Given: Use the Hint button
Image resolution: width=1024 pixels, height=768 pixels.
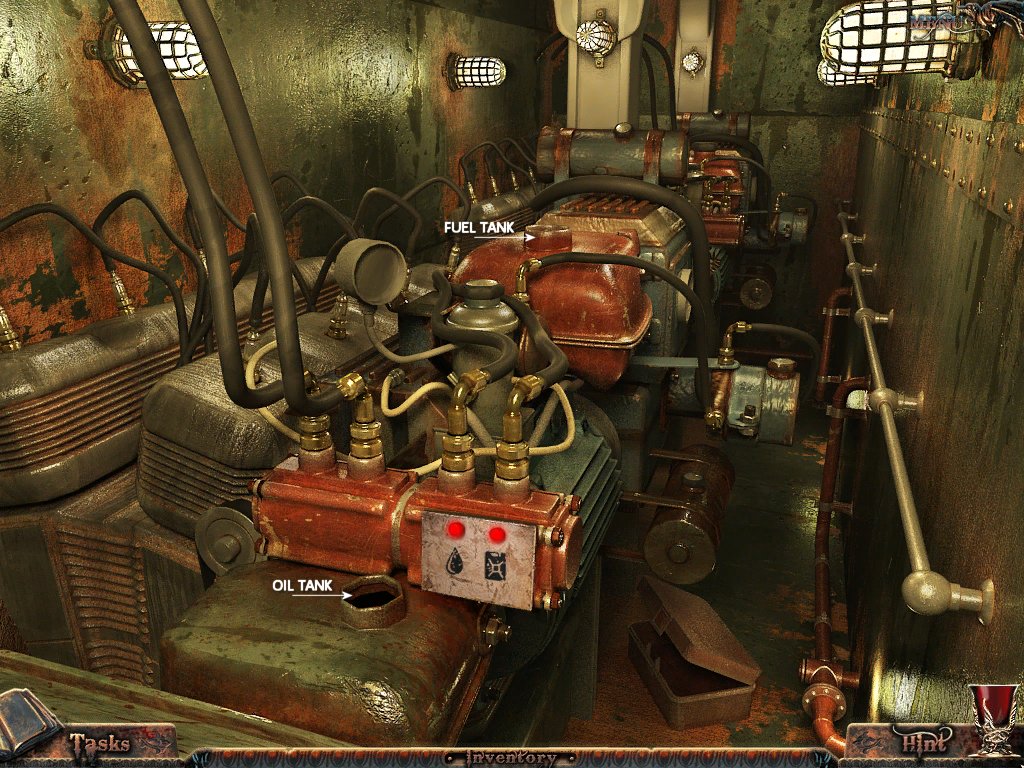Looking at the screenshot, I should [x=923, y=743].
